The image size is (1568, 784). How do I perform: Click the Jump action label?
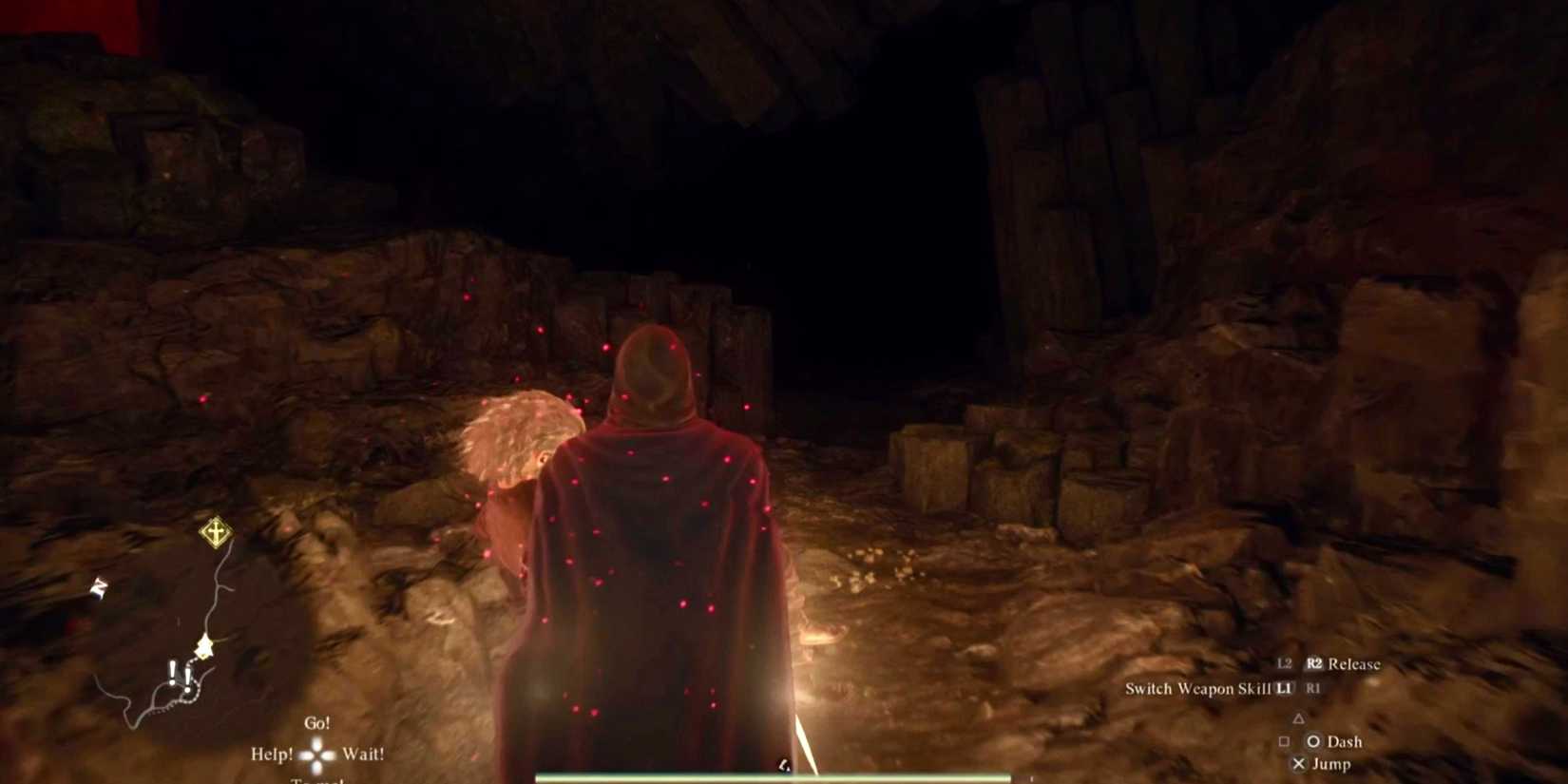coord(1332,764)
